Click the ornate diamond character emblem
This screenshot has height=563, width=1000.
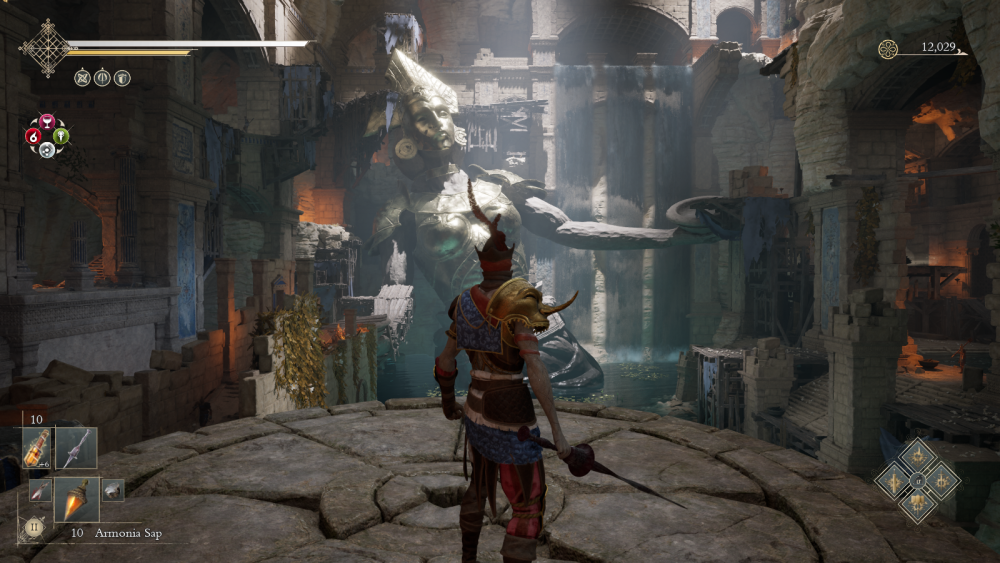(46, 46)
